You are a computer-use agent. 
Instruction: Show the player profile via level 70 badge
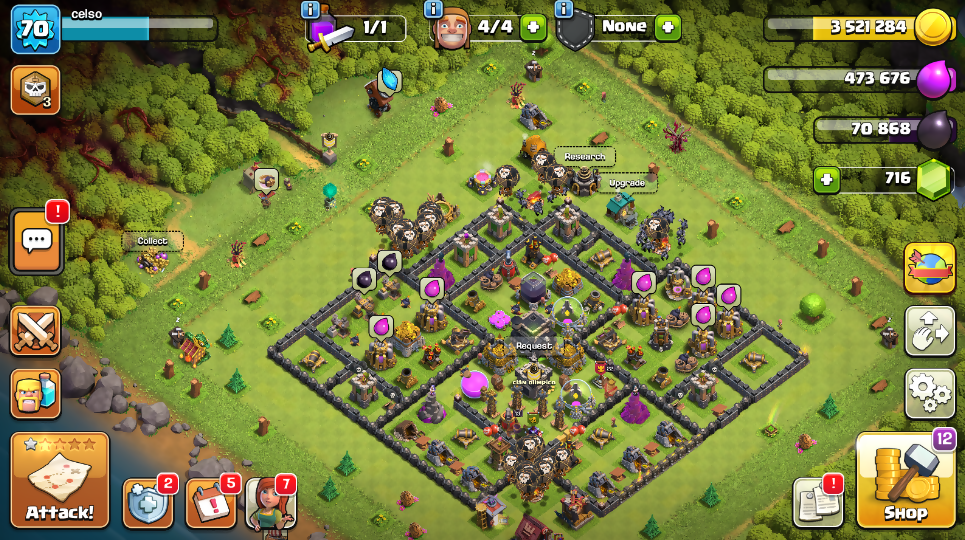[35, 29]
